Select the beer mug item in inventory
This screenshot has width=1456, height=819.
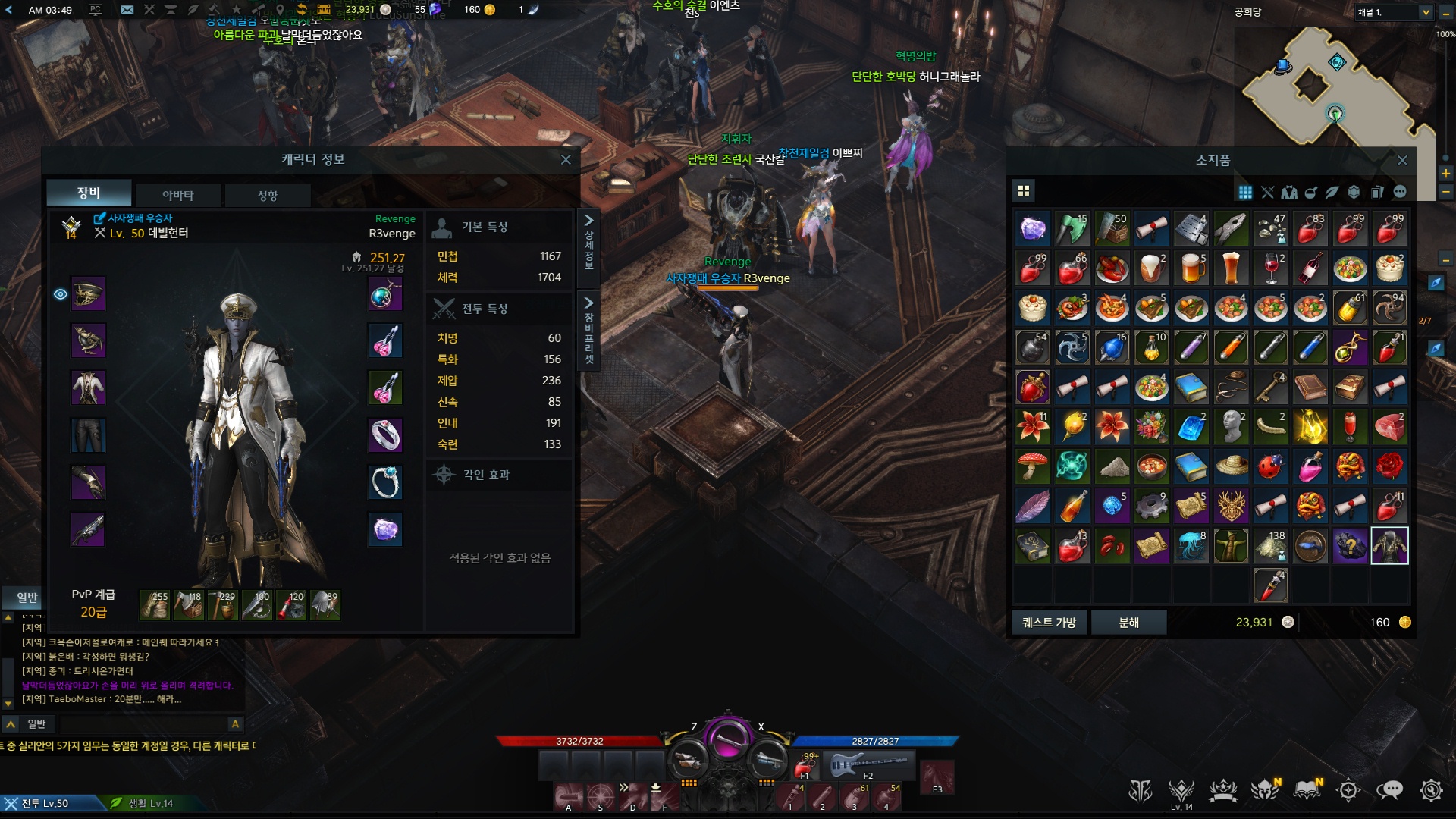(x=1191, y=268)
